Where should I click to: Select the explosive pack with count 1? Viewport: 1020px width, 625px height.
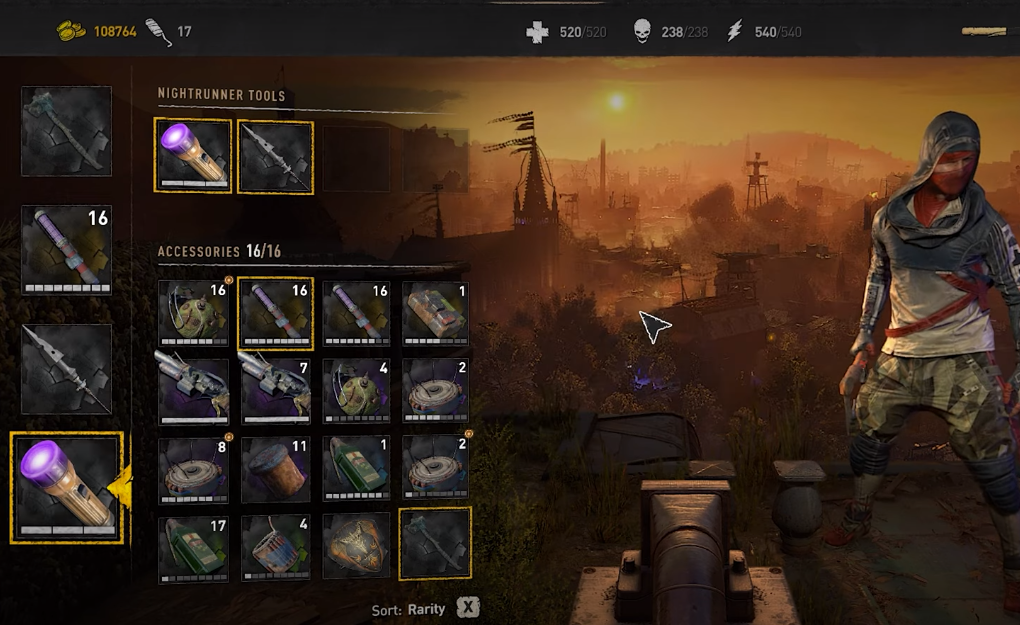click(436, 314)
